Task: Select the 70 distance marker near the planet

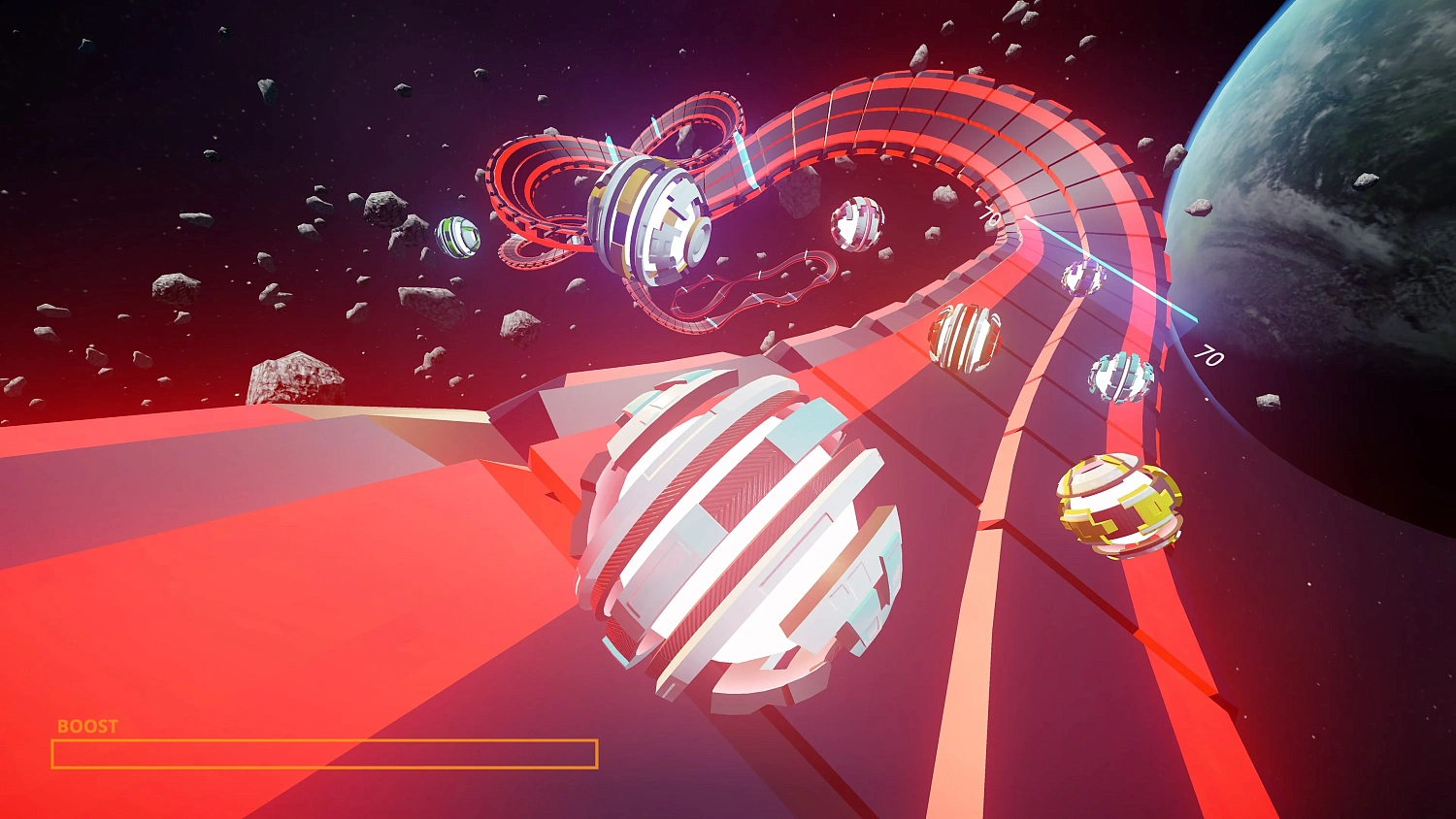Action: click(x=1207, y=357)
